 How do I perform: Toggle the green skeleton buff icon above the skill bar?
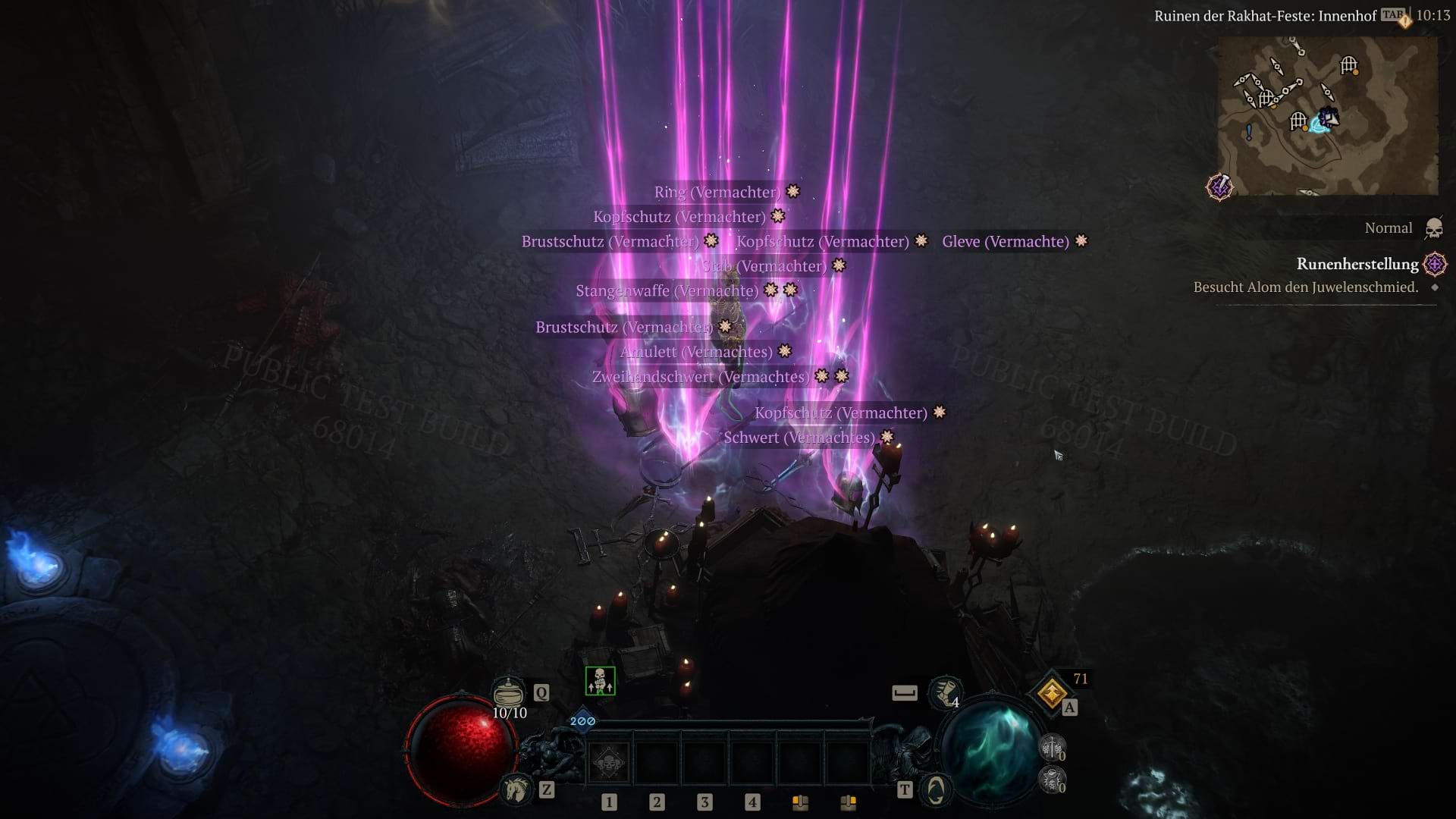pyautogui.click(x=598, y=682)
